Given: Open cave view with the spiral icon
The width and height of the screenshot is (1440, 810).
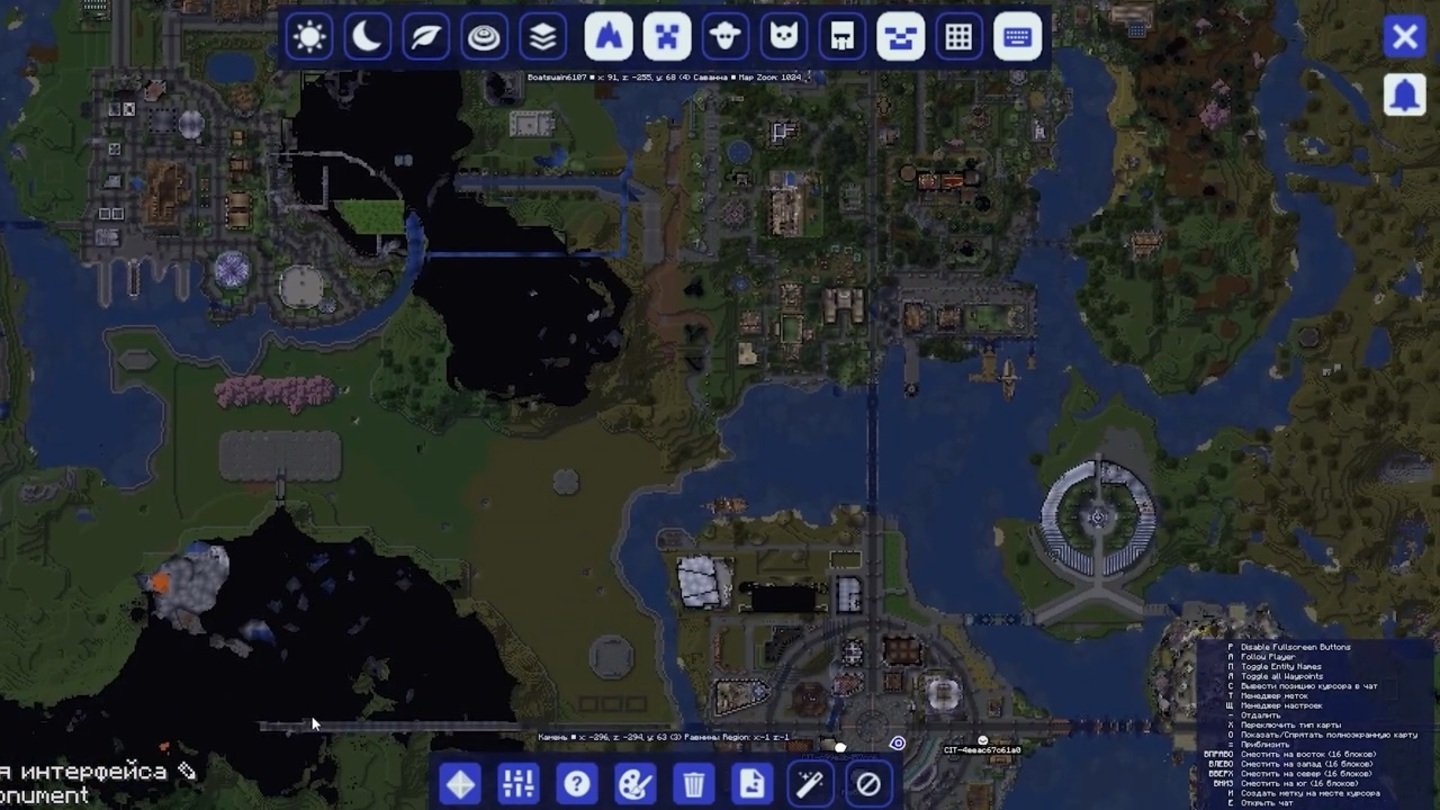Looking at the screenshot, I should pos(484,37).
